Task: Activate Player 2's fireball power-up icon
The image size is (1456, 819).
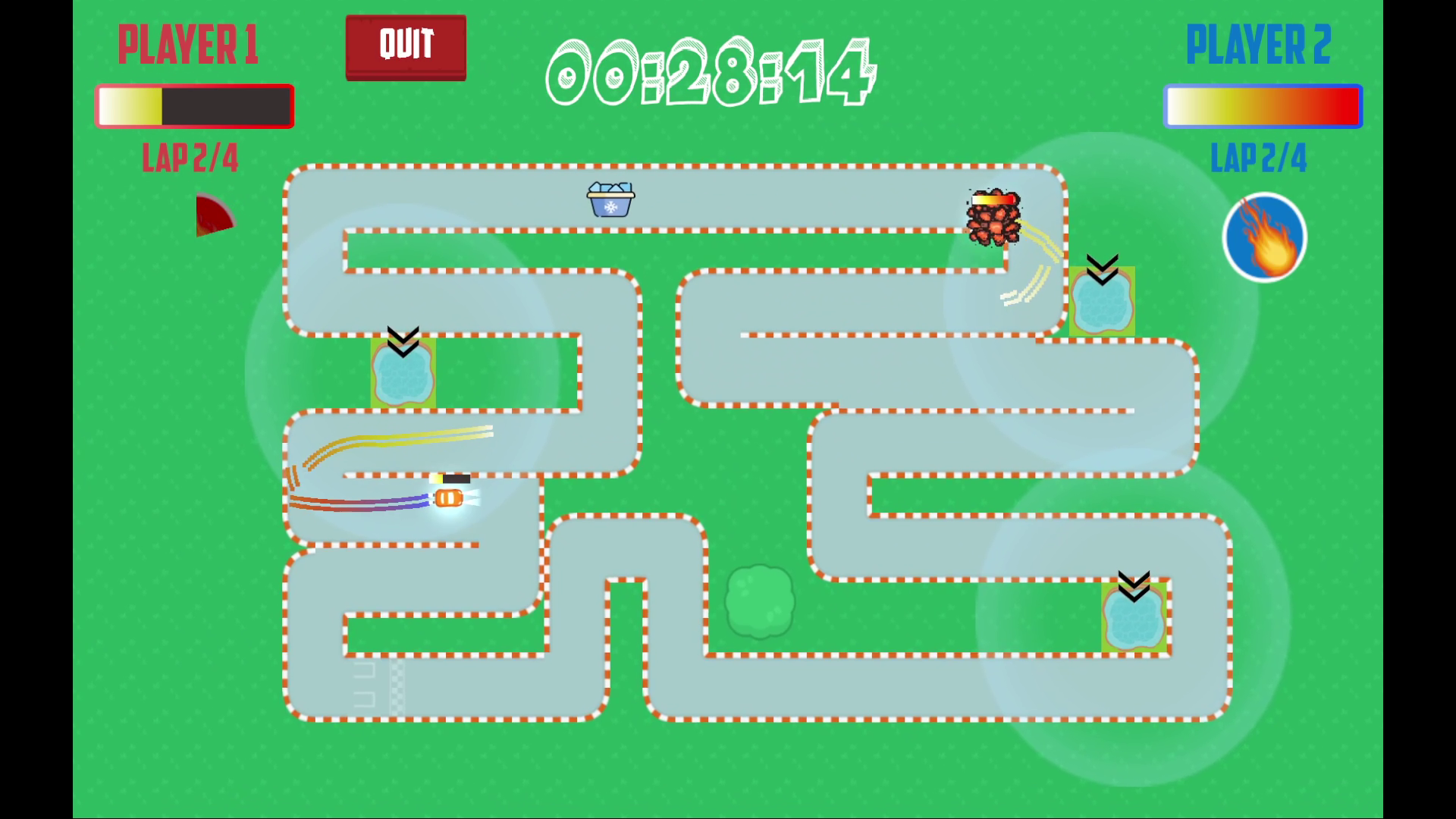Action: click(x=1264, y=237)
